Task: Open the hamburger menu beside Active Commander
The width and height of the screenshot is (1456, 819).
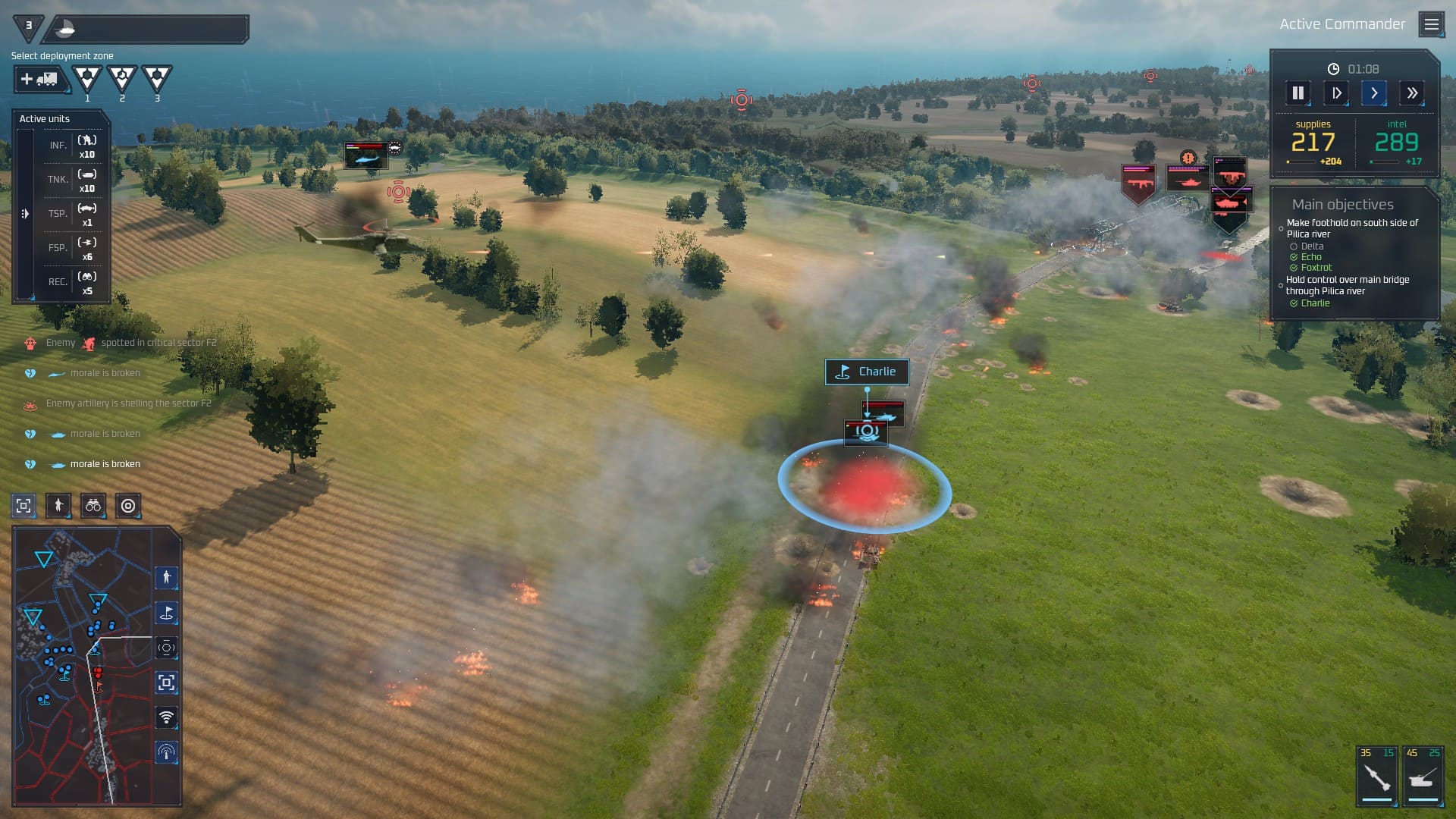Action: (1431, 24)
